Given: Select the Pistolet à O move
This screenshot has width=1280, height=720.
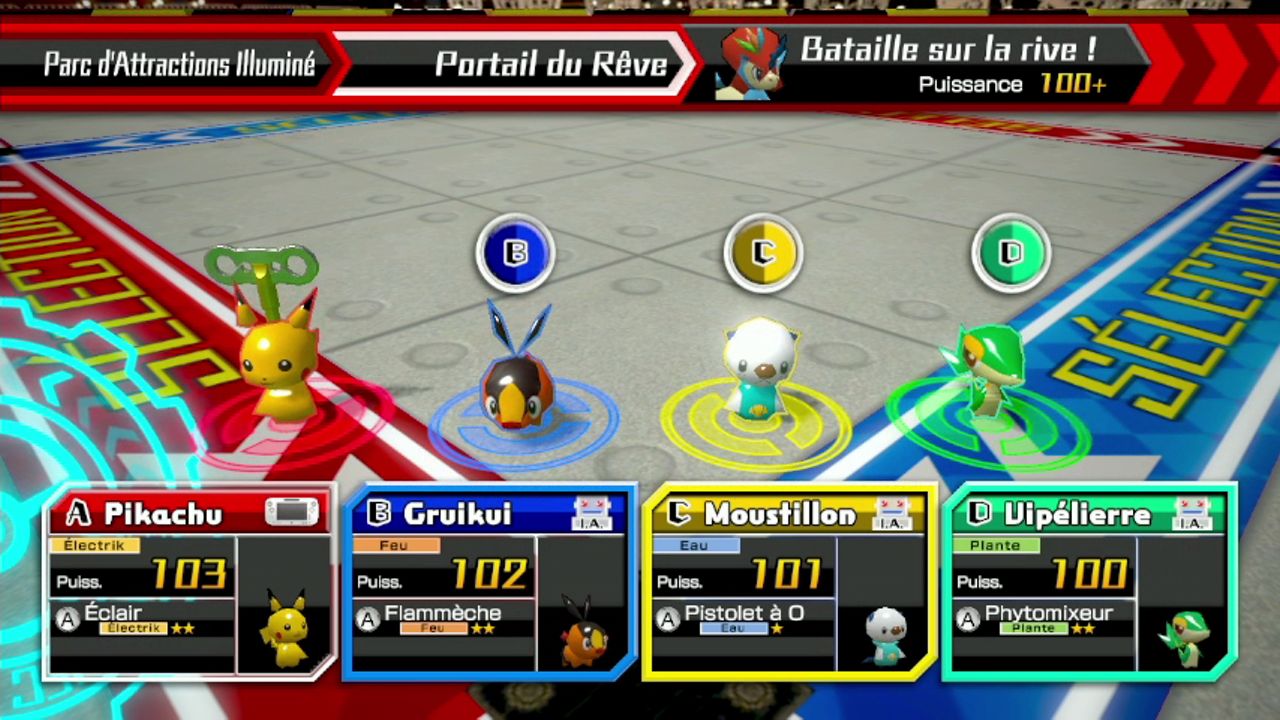Looking at the screenshot, I should [x=740, y=619].
